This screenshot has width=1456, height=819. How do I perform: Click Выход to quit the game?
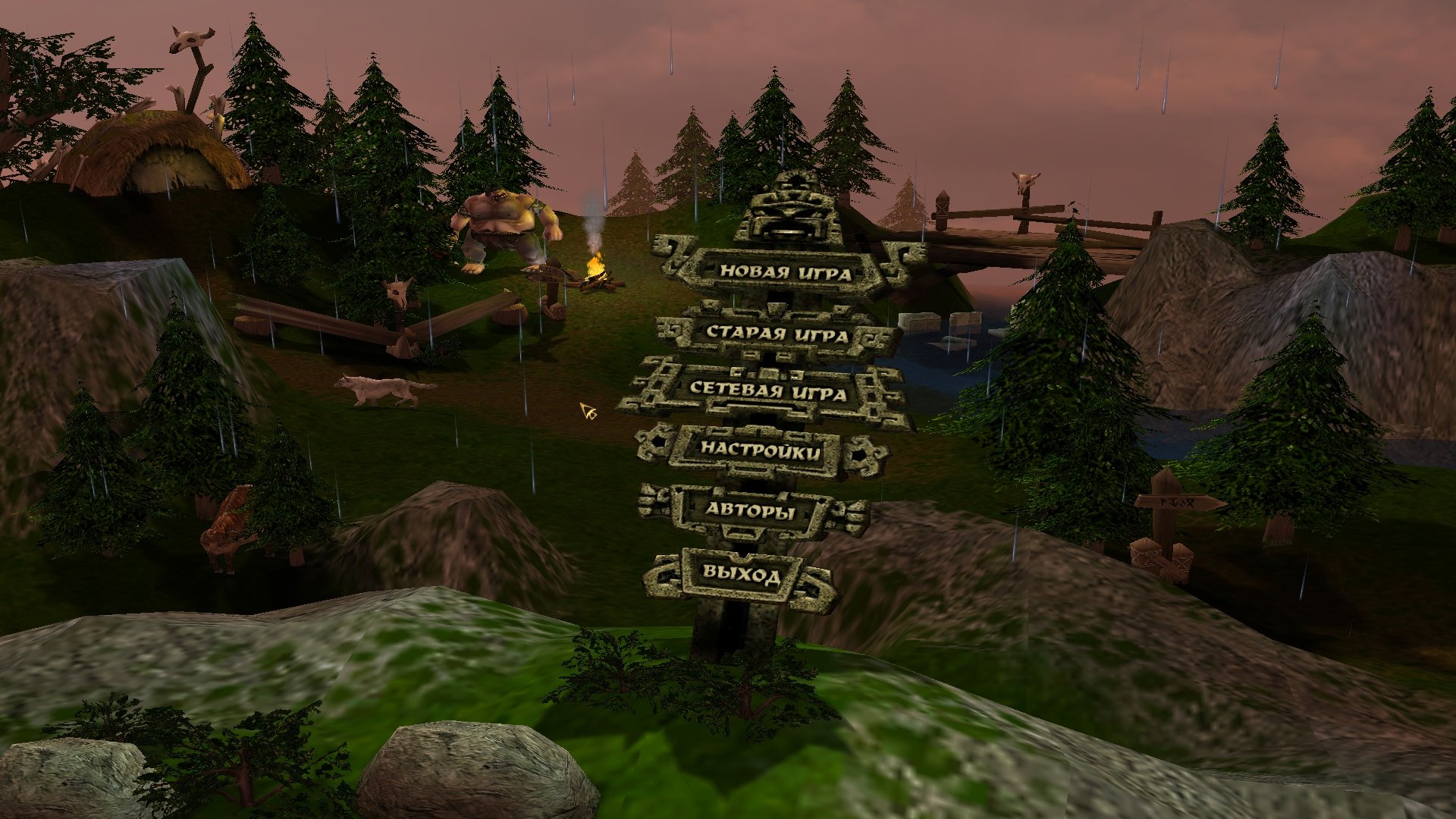741,574
